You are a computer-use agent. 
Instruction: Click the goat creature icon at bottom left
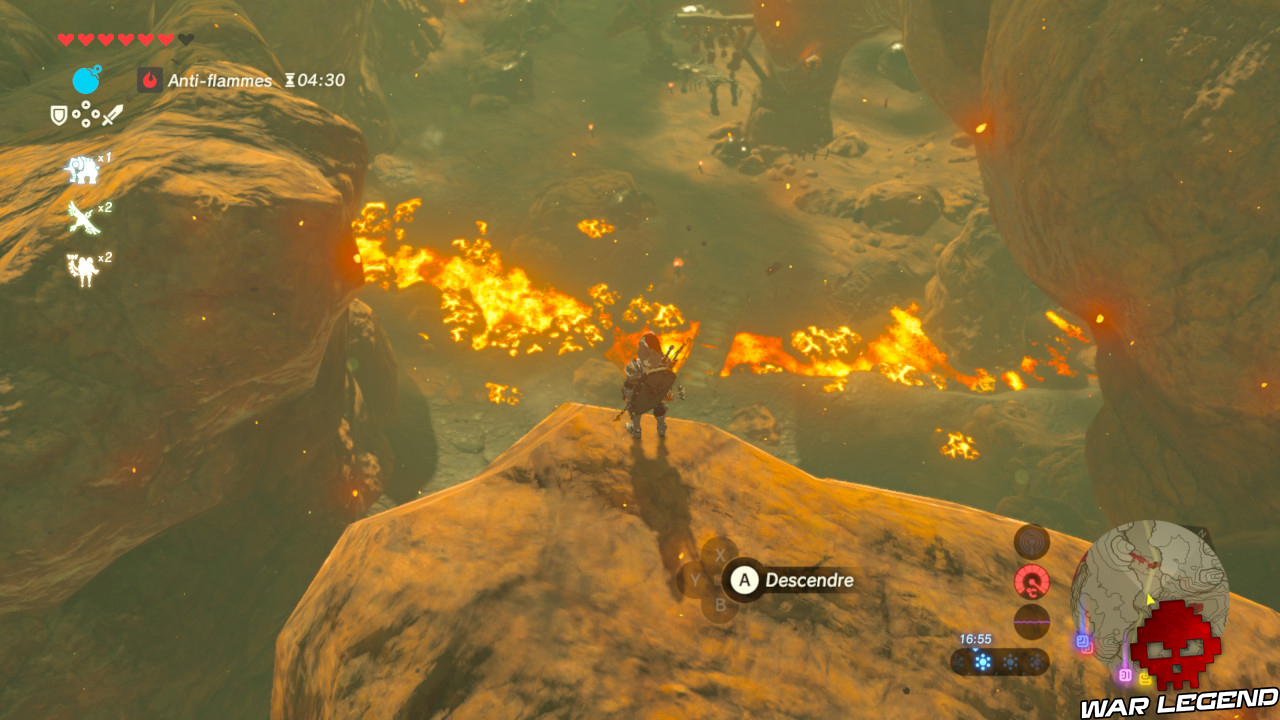80,268
